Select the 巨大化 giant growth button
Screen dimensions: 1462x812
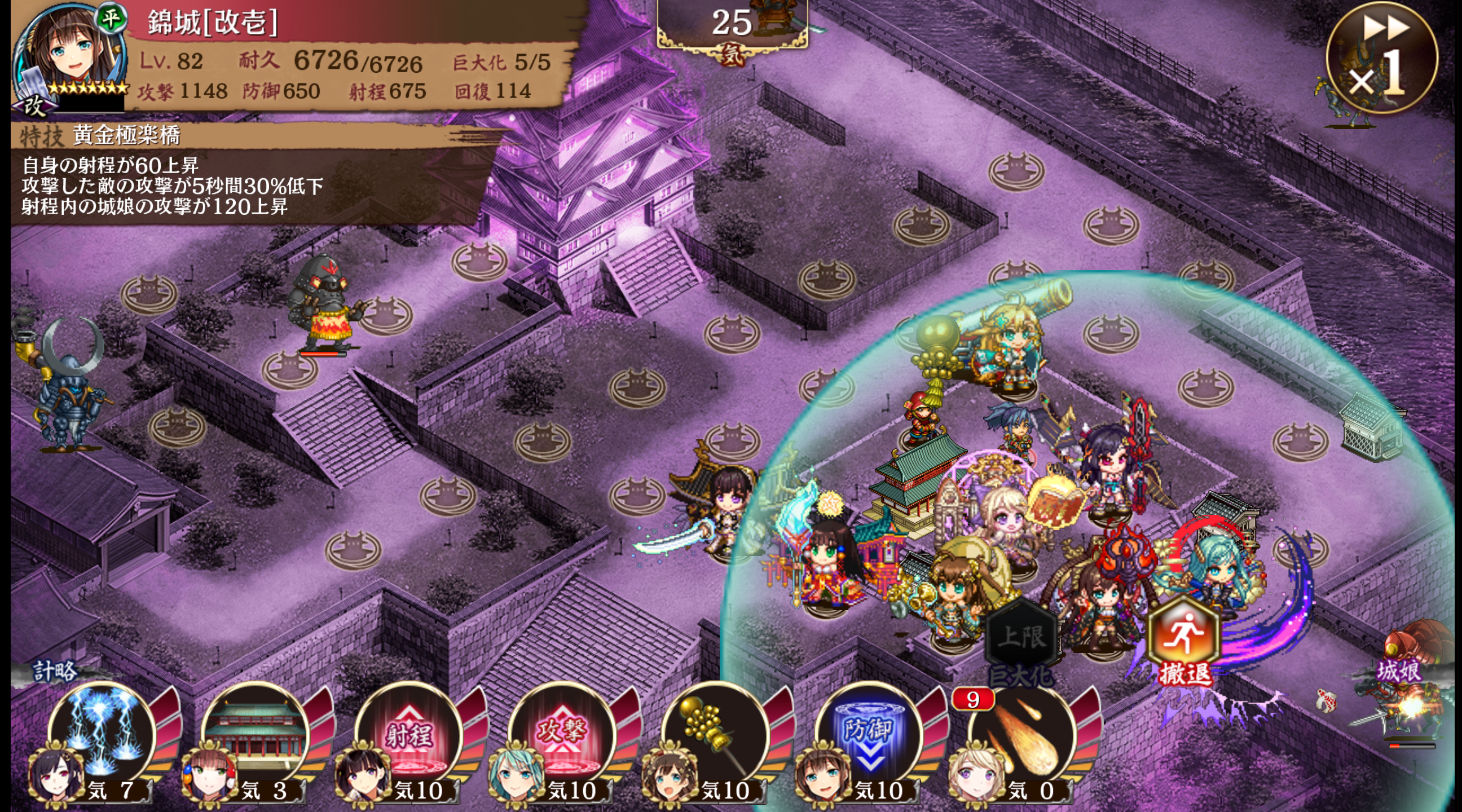point(1021,642)
